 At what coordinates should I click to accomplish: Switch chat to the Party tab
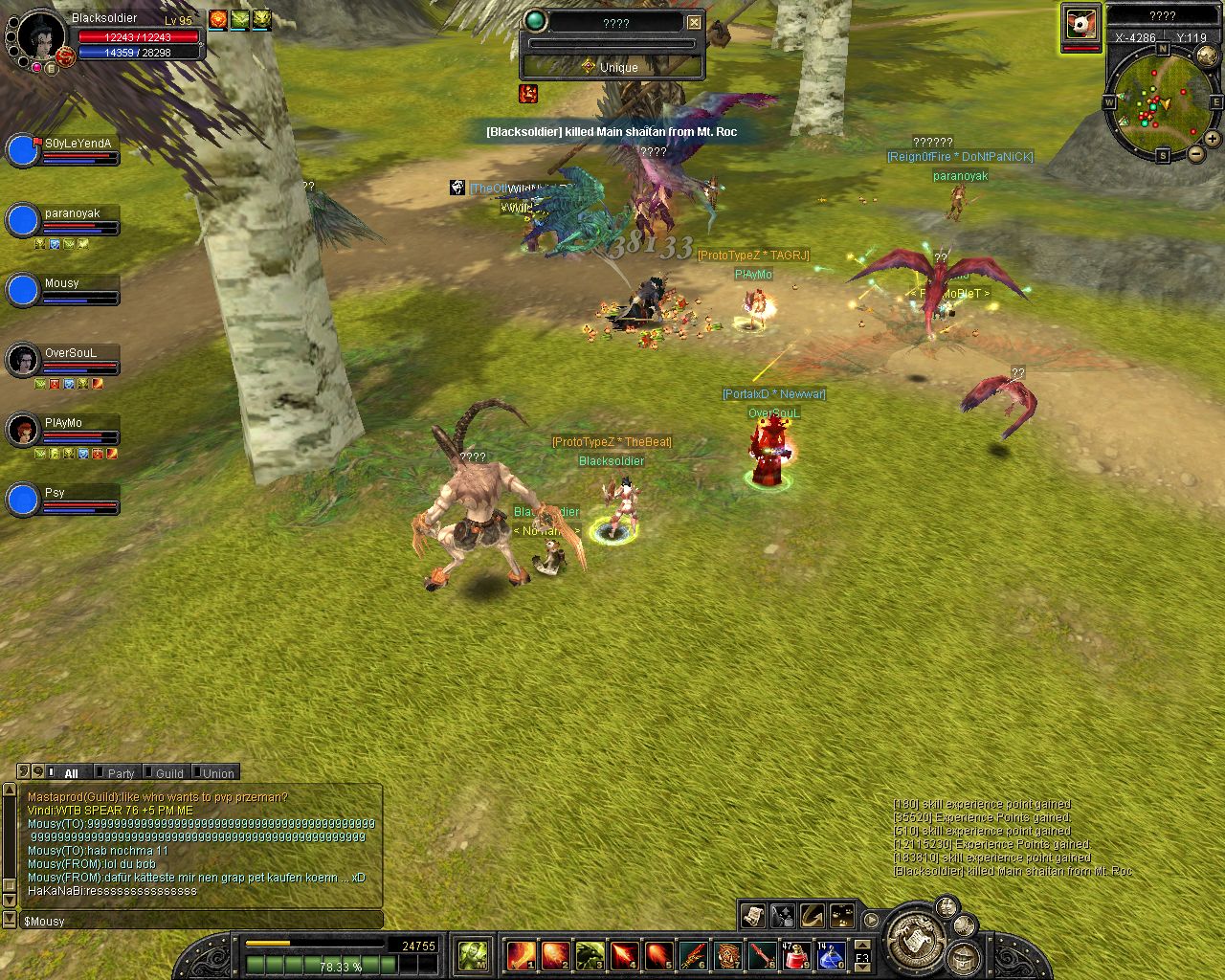point(121,773)
